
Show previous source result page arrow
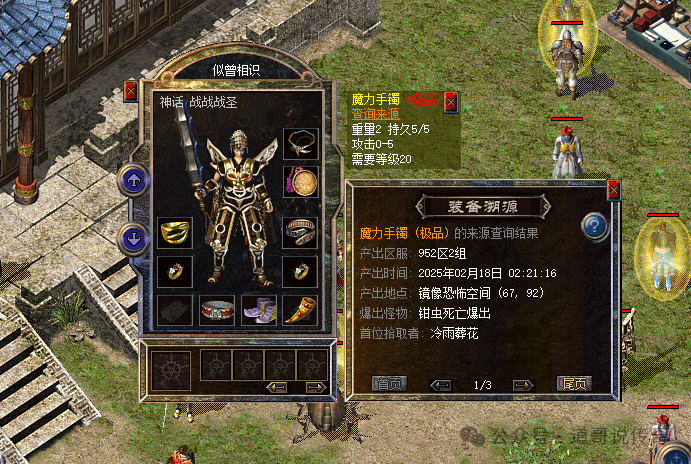(441, 384)
